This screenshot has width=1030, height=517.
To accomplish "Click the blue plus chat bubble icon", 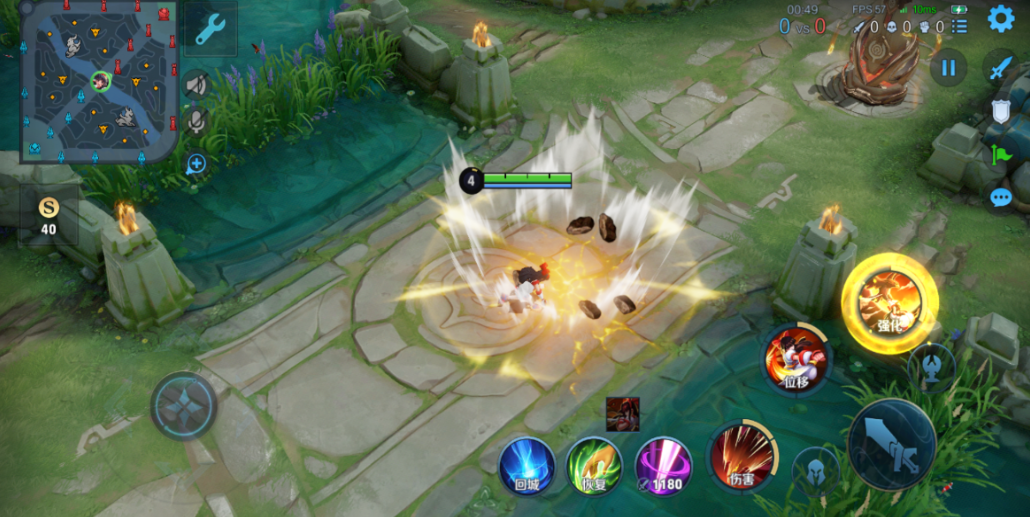I will [196, 164].
